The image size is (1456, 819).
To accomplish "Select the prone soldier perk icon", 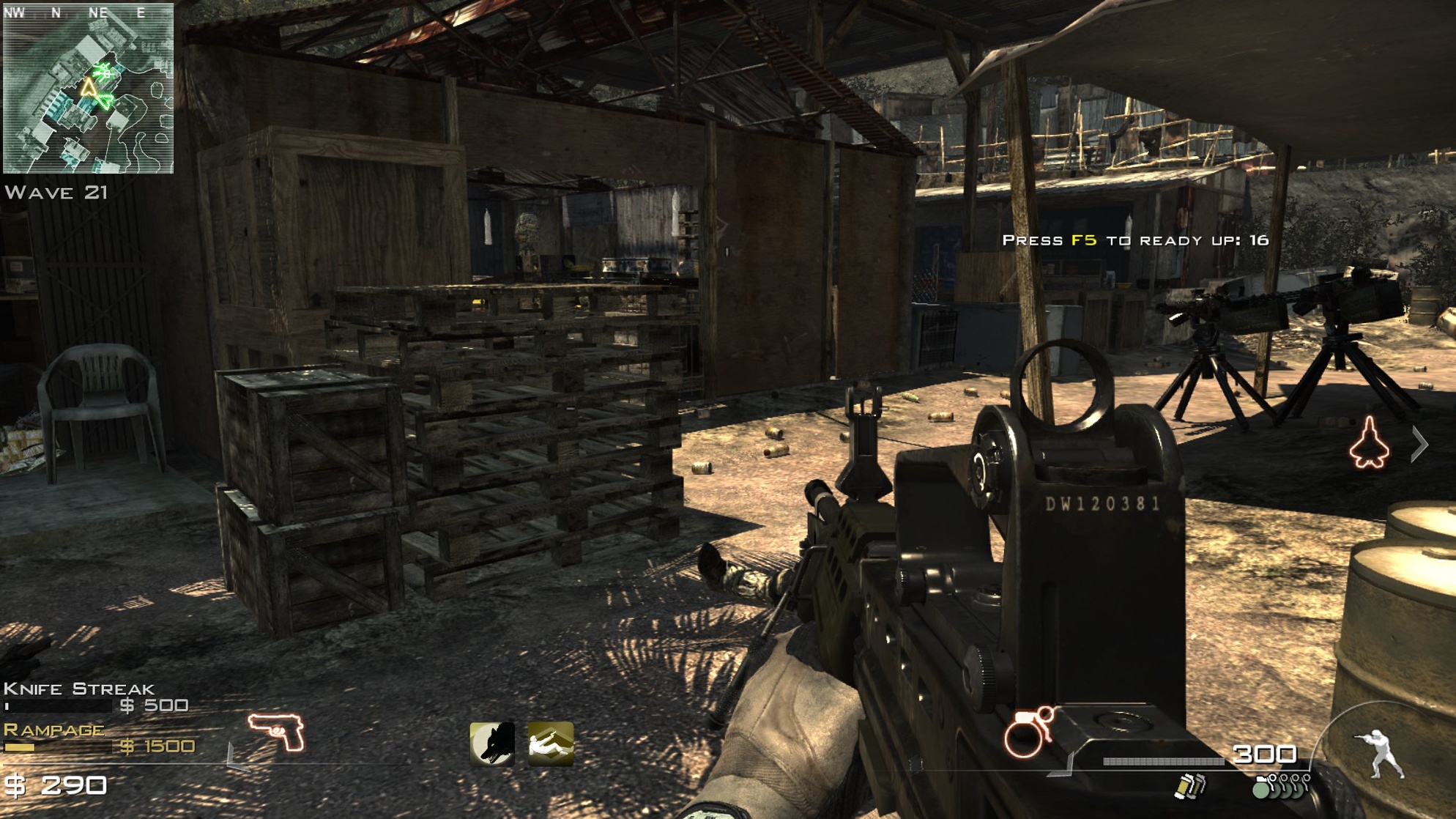I will tap(551, 744).
